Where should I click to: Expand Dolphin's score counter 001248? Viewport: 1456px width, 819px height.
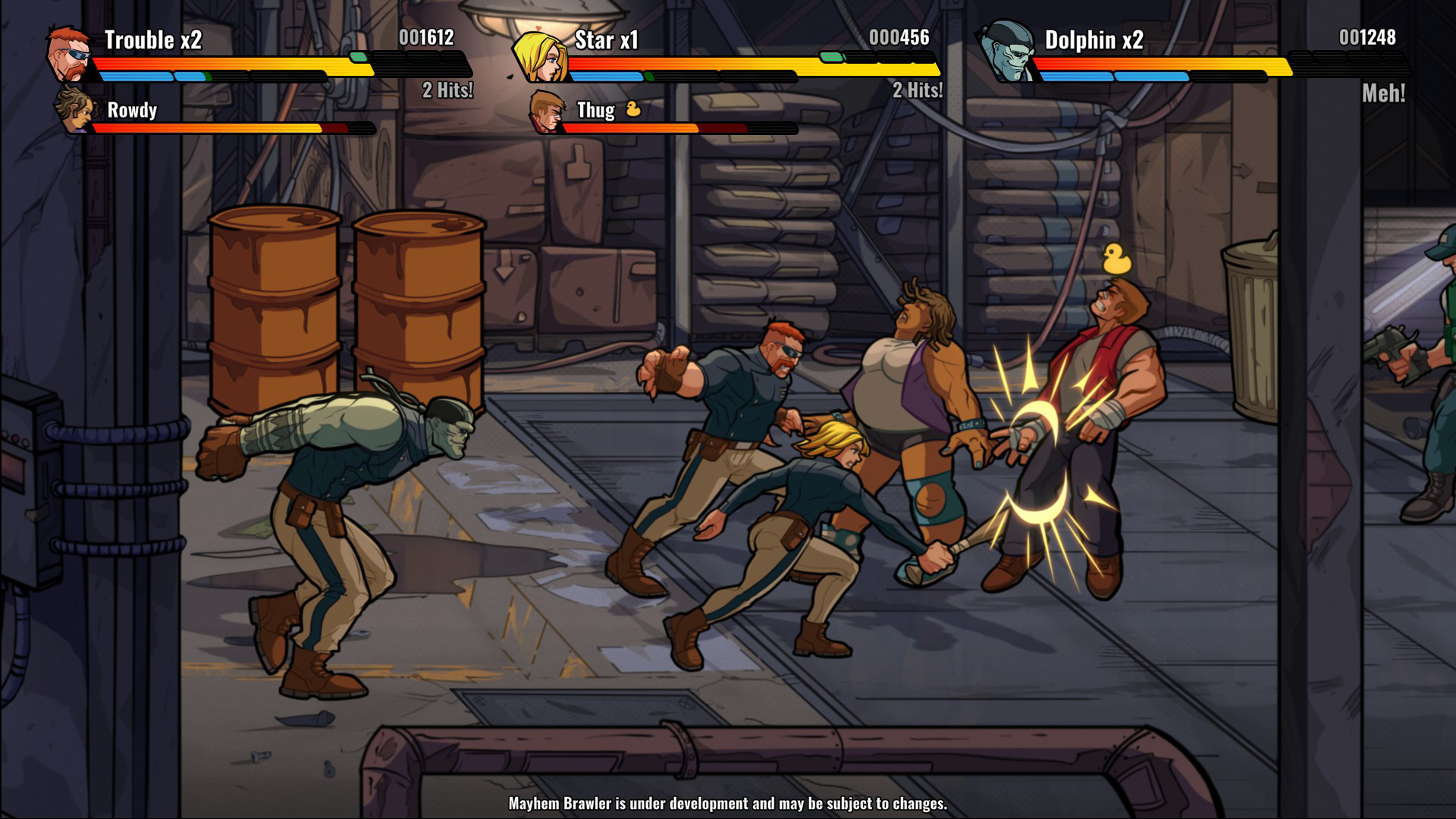click(1368, 35)
